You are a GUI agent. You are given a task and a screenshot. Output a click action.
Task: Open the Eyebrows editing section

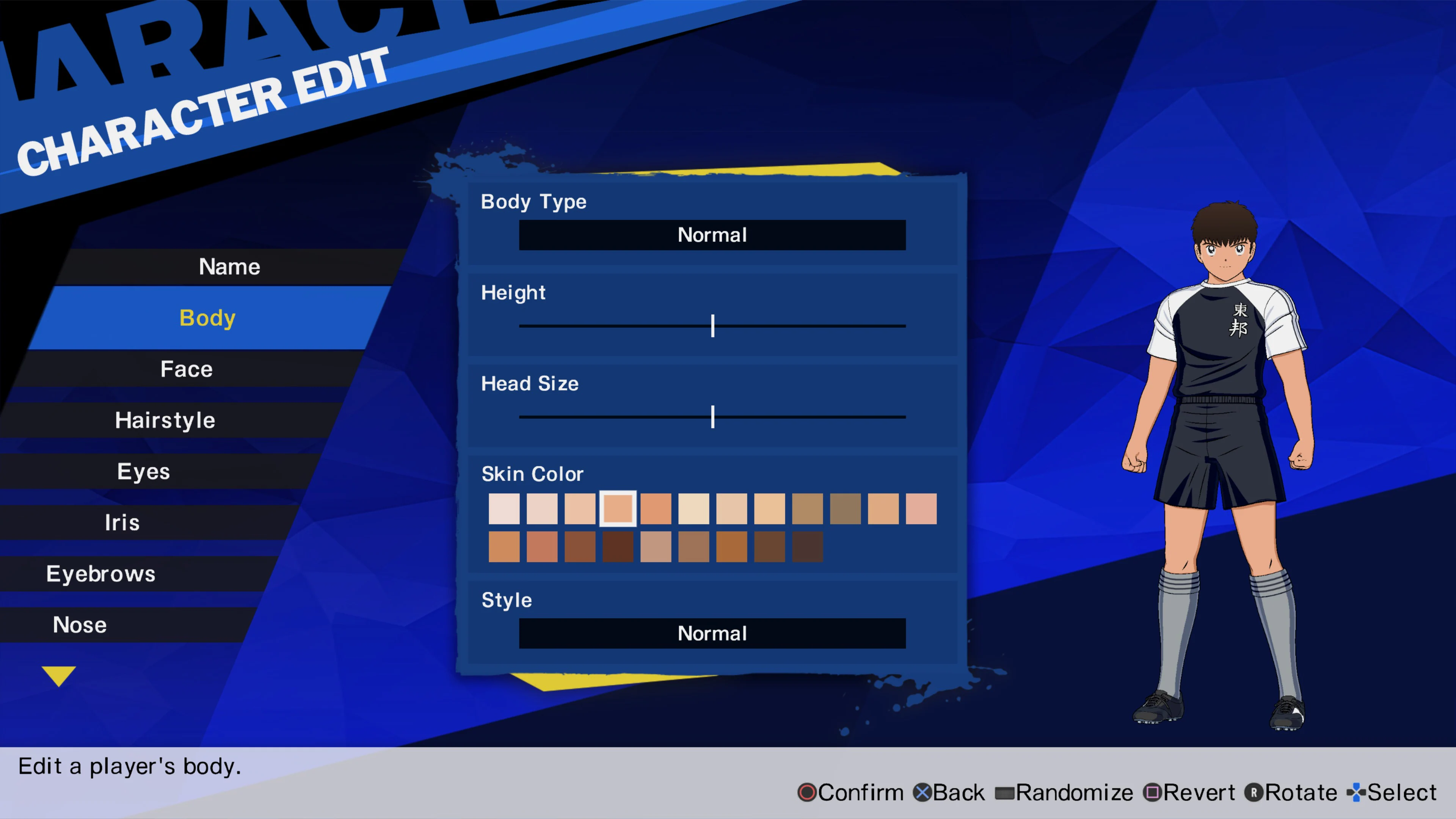(101, 573)
